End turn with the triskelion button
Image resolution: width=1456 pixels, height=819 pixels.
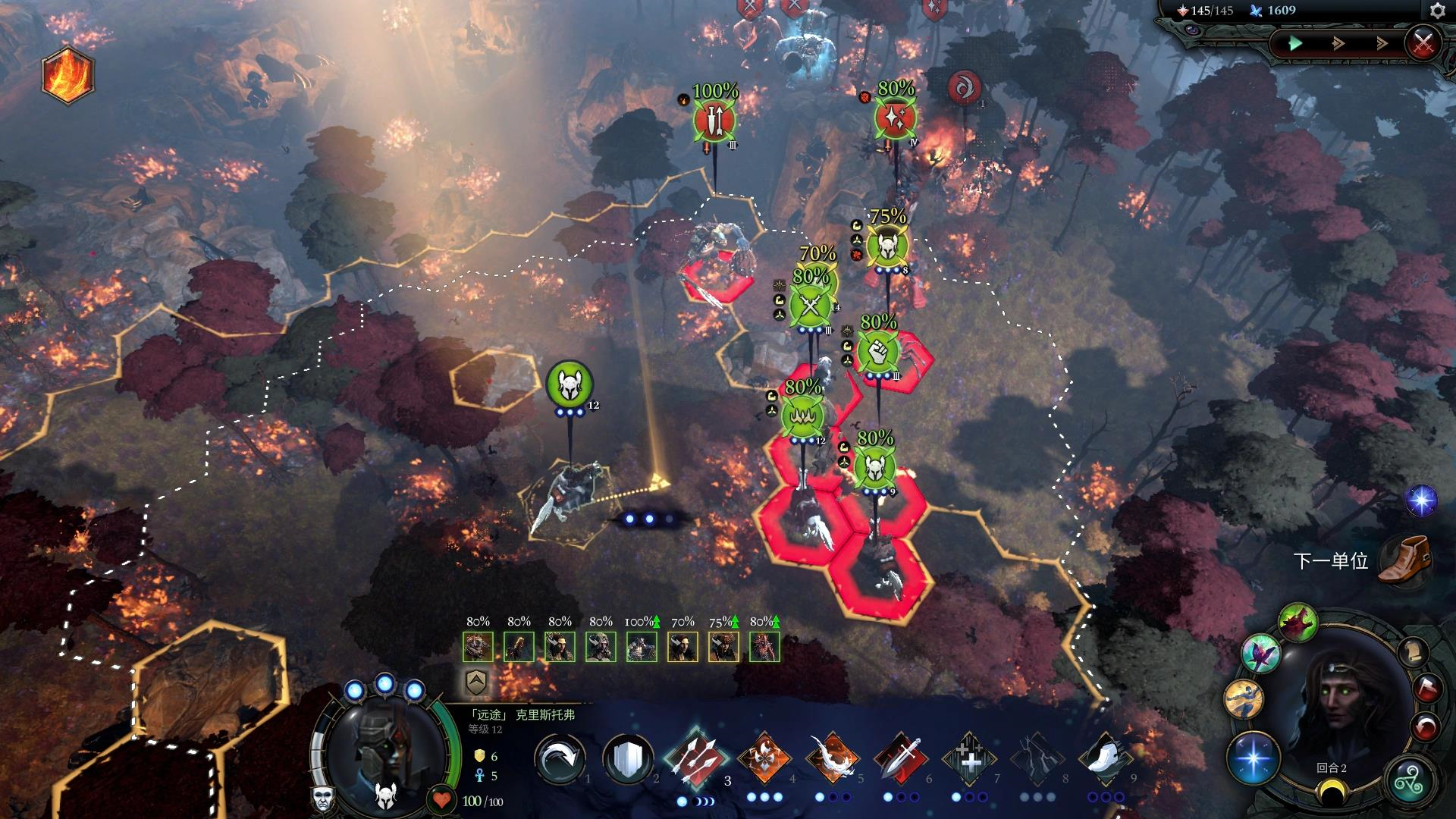point(1412,781)
